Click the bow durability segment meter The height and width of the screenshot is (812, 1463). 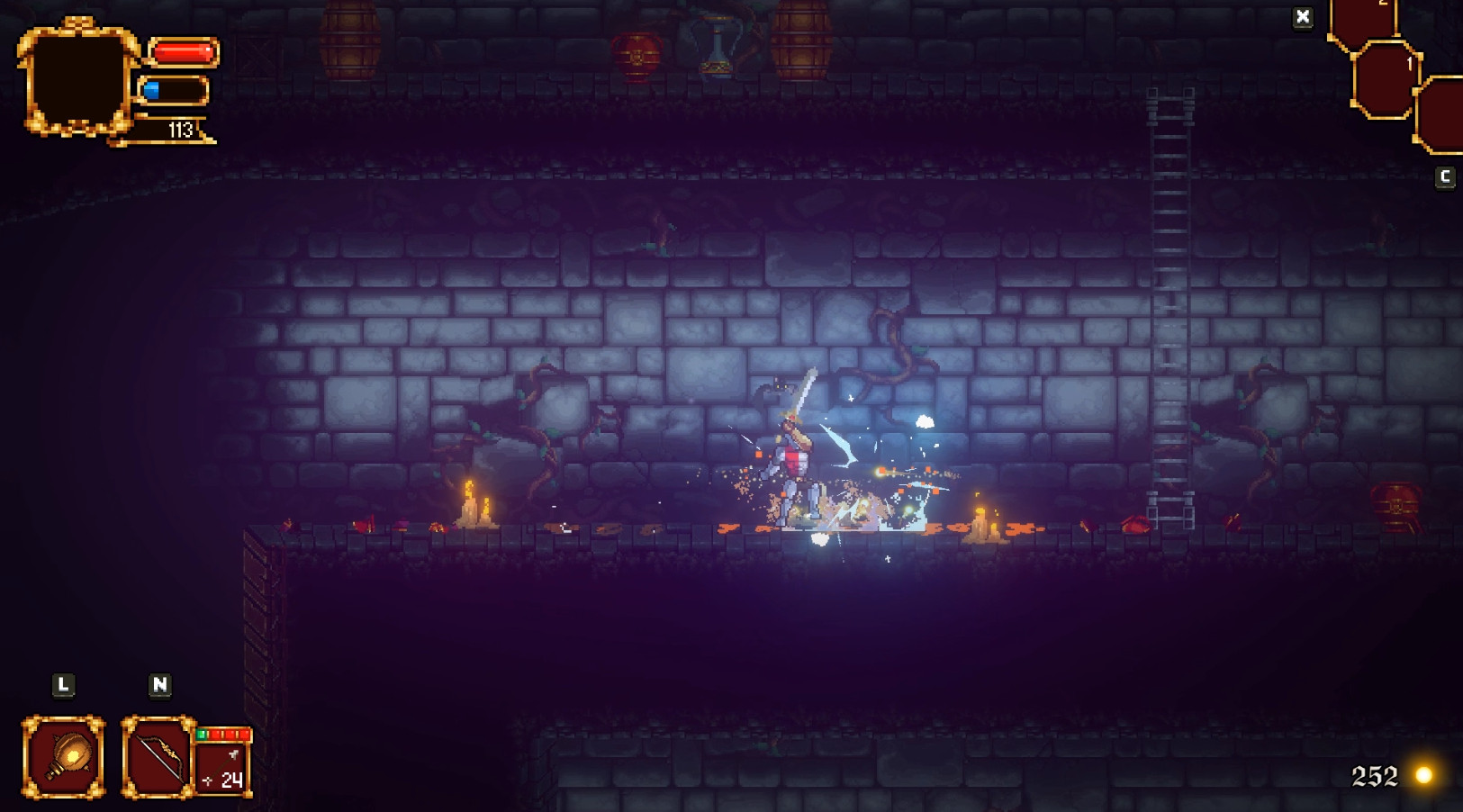[223, 733]
